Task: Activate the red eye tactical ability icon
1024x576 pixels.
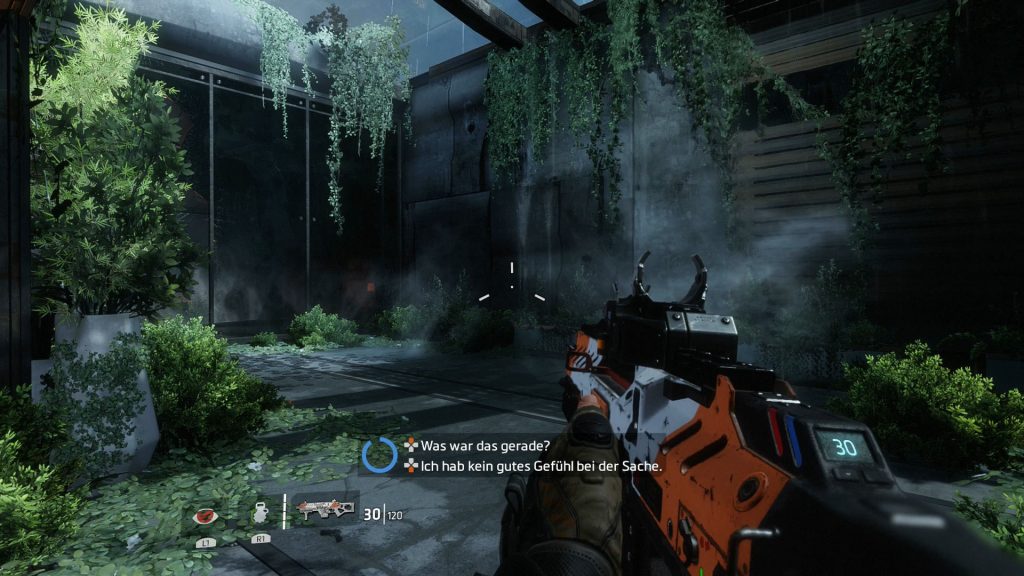Action: [x=206, y=516]
